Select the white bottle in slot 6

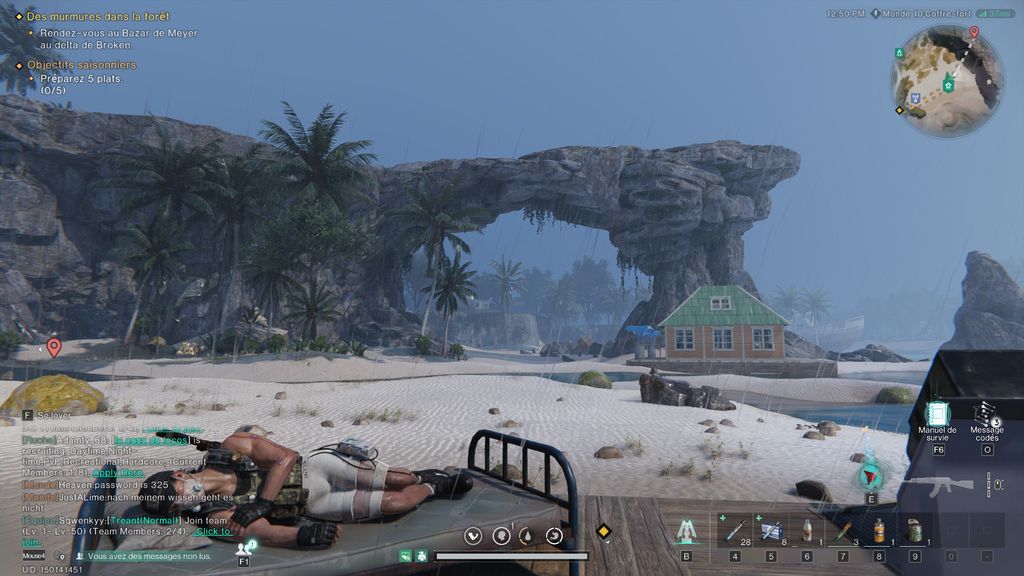pyautogui.click(x=807, y=530)
